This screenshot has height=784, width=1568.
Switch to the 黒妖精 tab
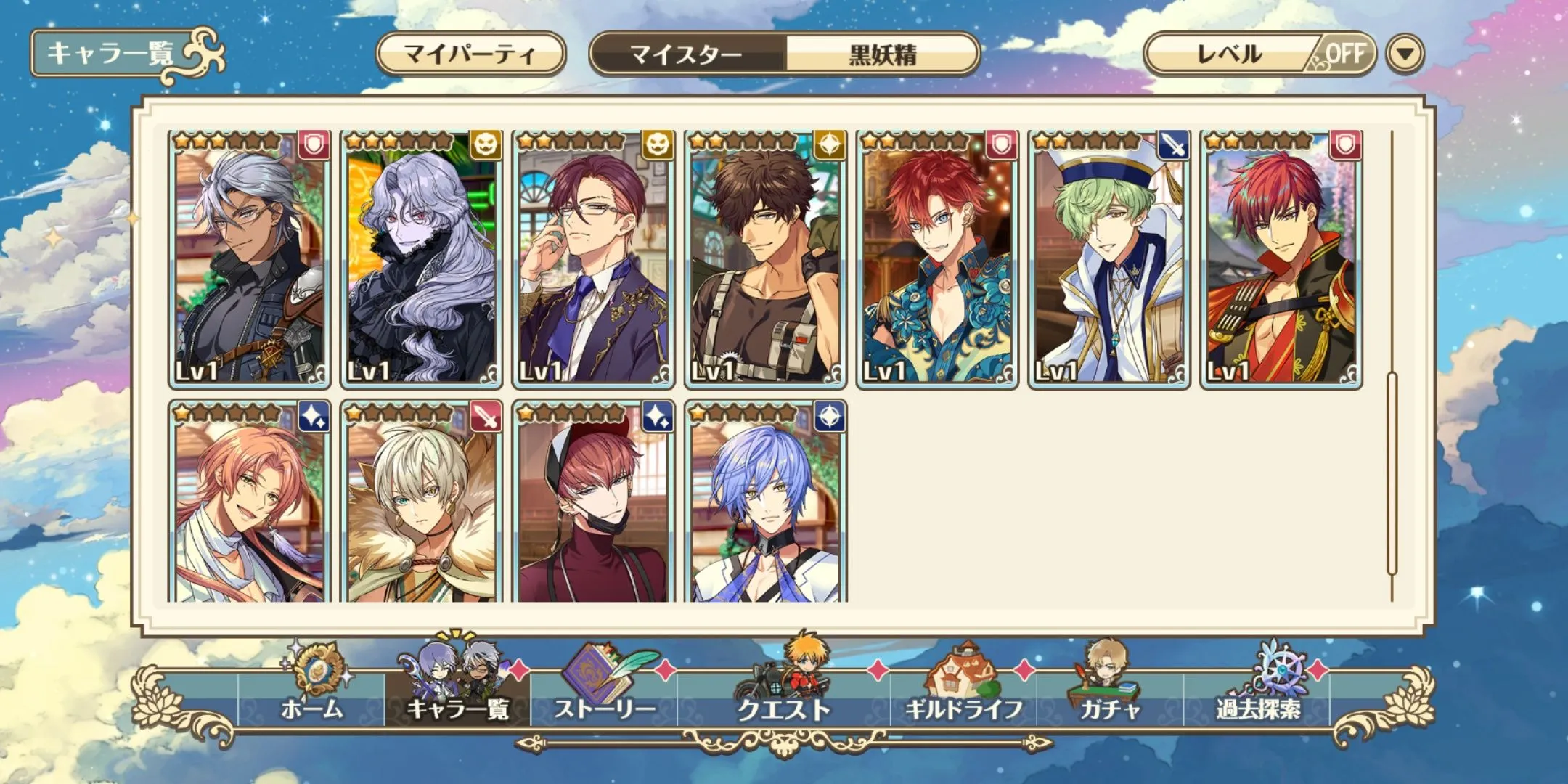pyautogui.click(x=882, y=54)
